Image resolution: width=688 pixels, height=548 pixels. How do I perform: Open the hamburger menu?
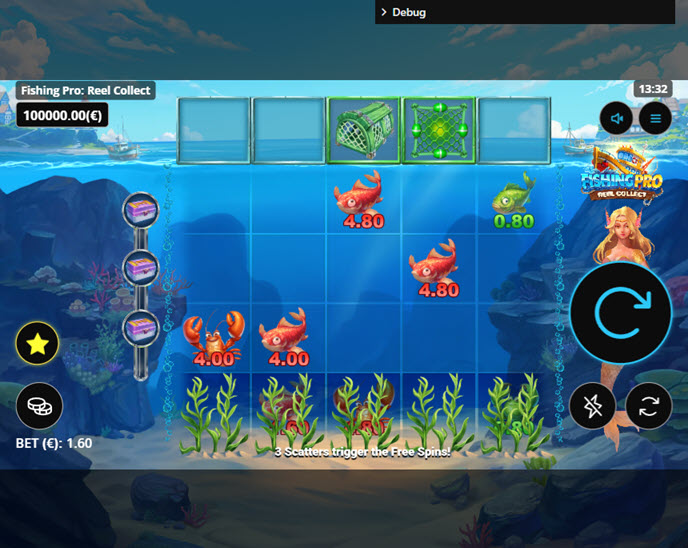656,119
